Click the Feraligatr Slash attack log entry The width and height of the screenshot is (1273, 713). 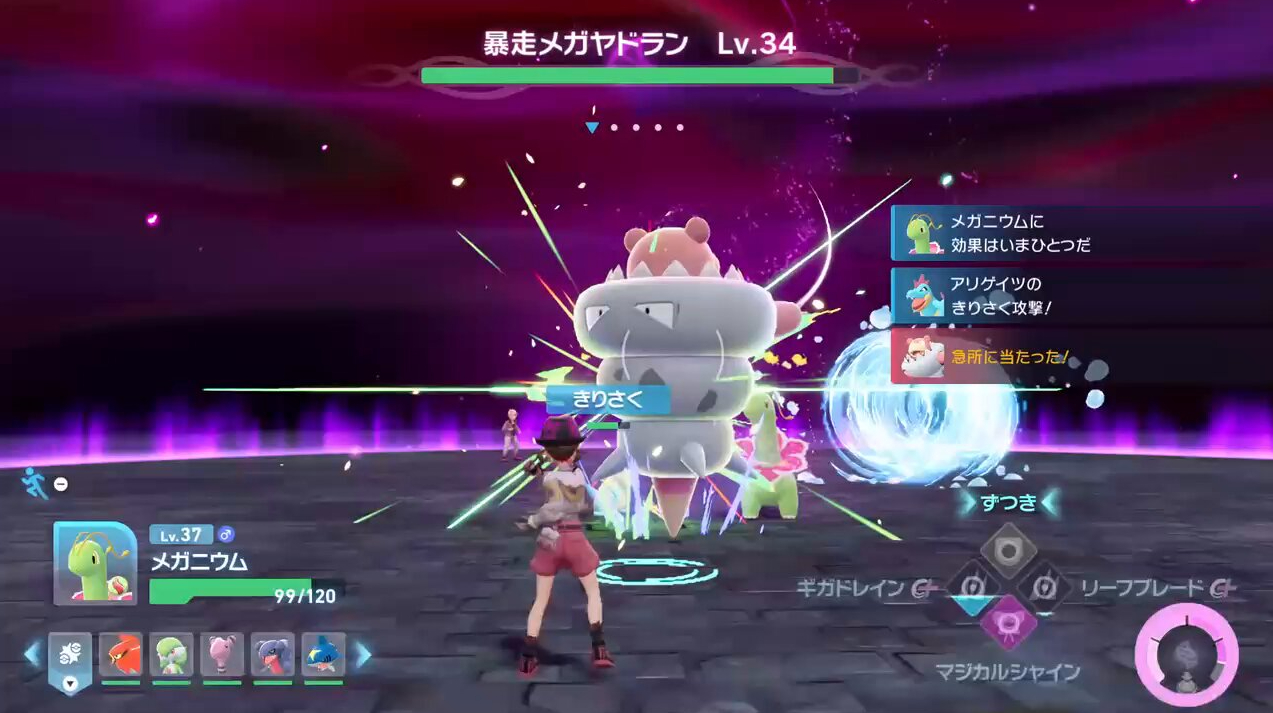tap(1000, 295)
